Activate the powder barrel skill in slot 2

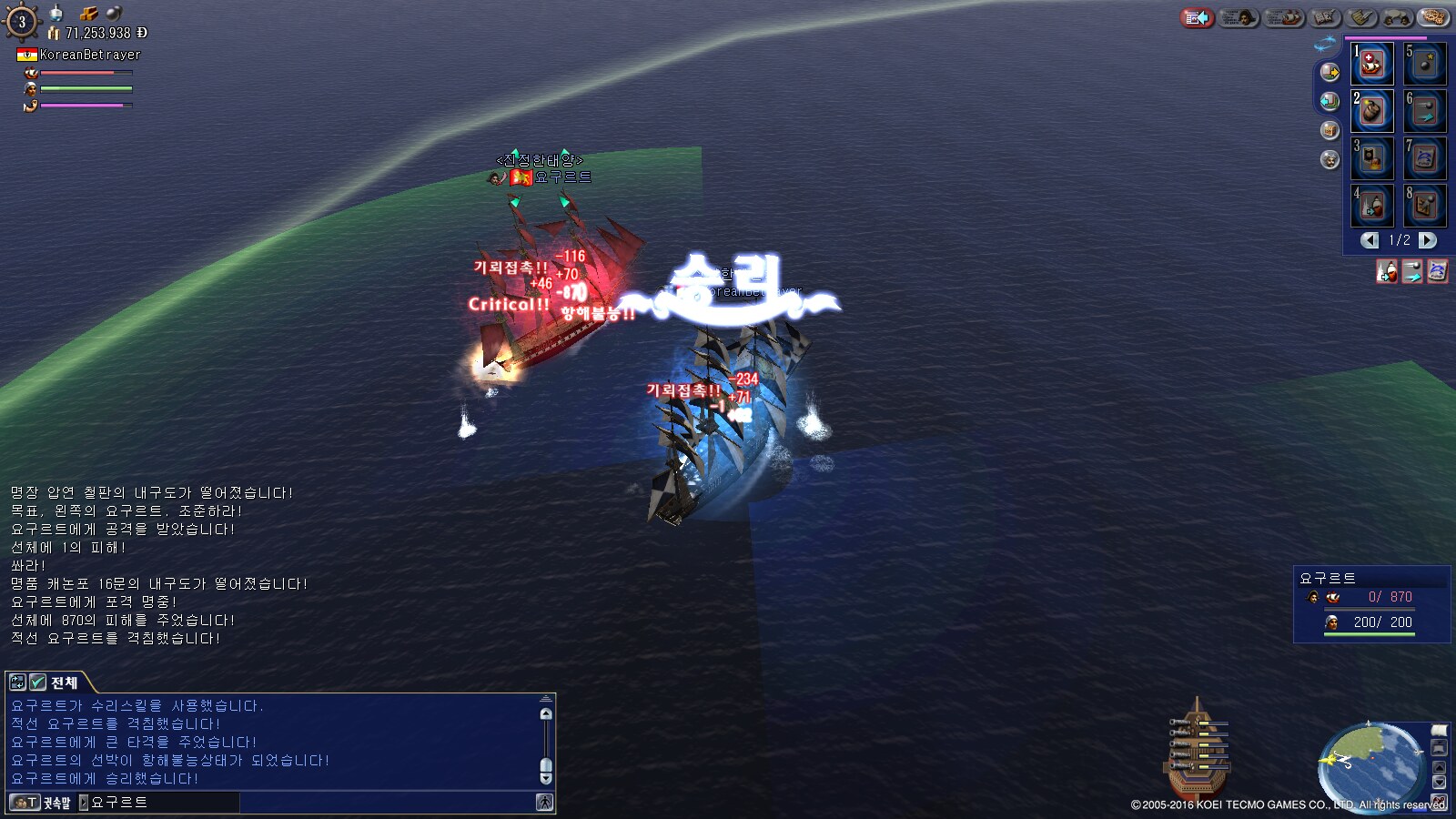pyautogui.click(x=1371, y=111)
